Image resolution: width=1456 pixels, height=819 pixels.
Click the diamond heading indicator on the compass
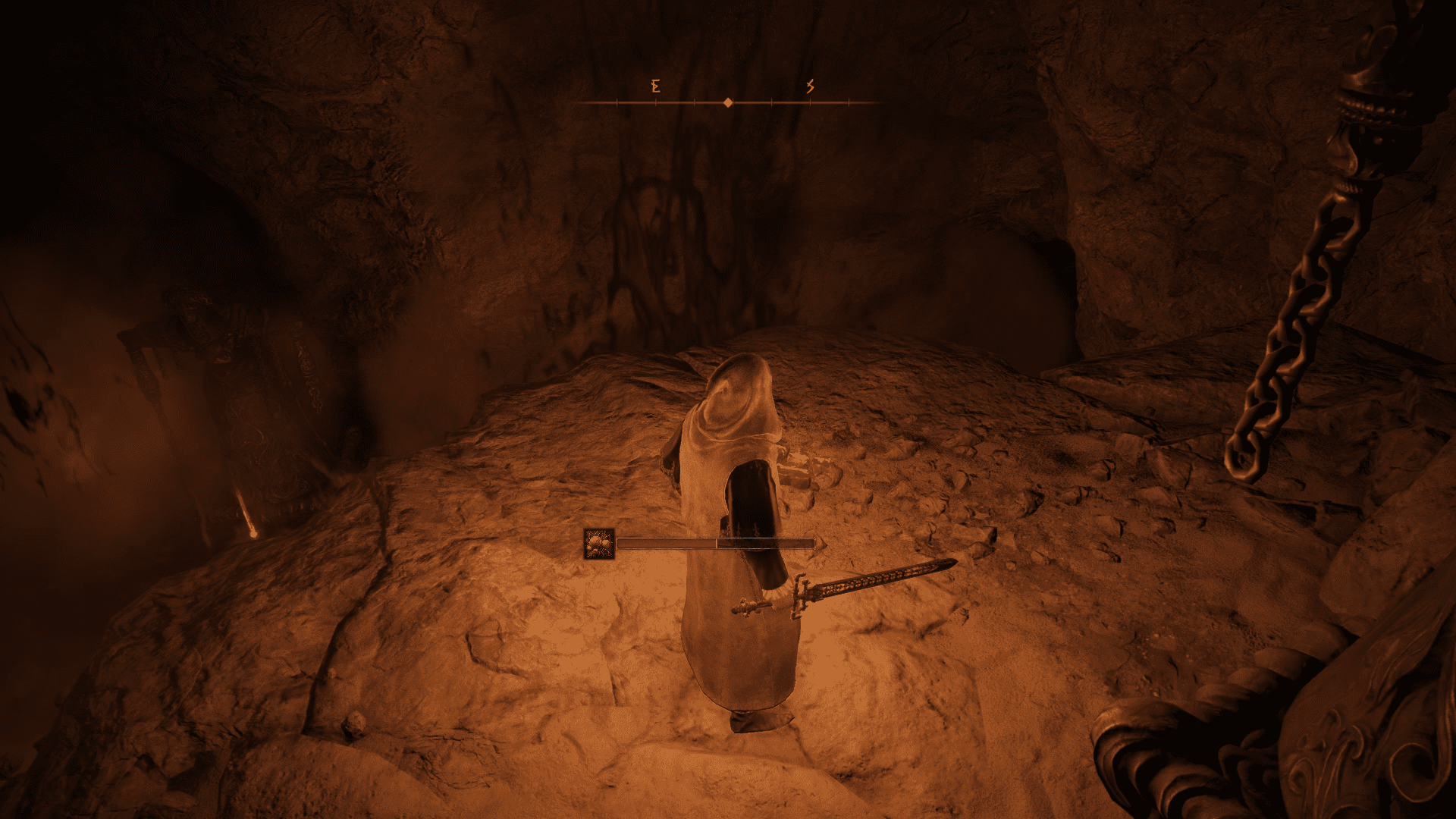728,101
